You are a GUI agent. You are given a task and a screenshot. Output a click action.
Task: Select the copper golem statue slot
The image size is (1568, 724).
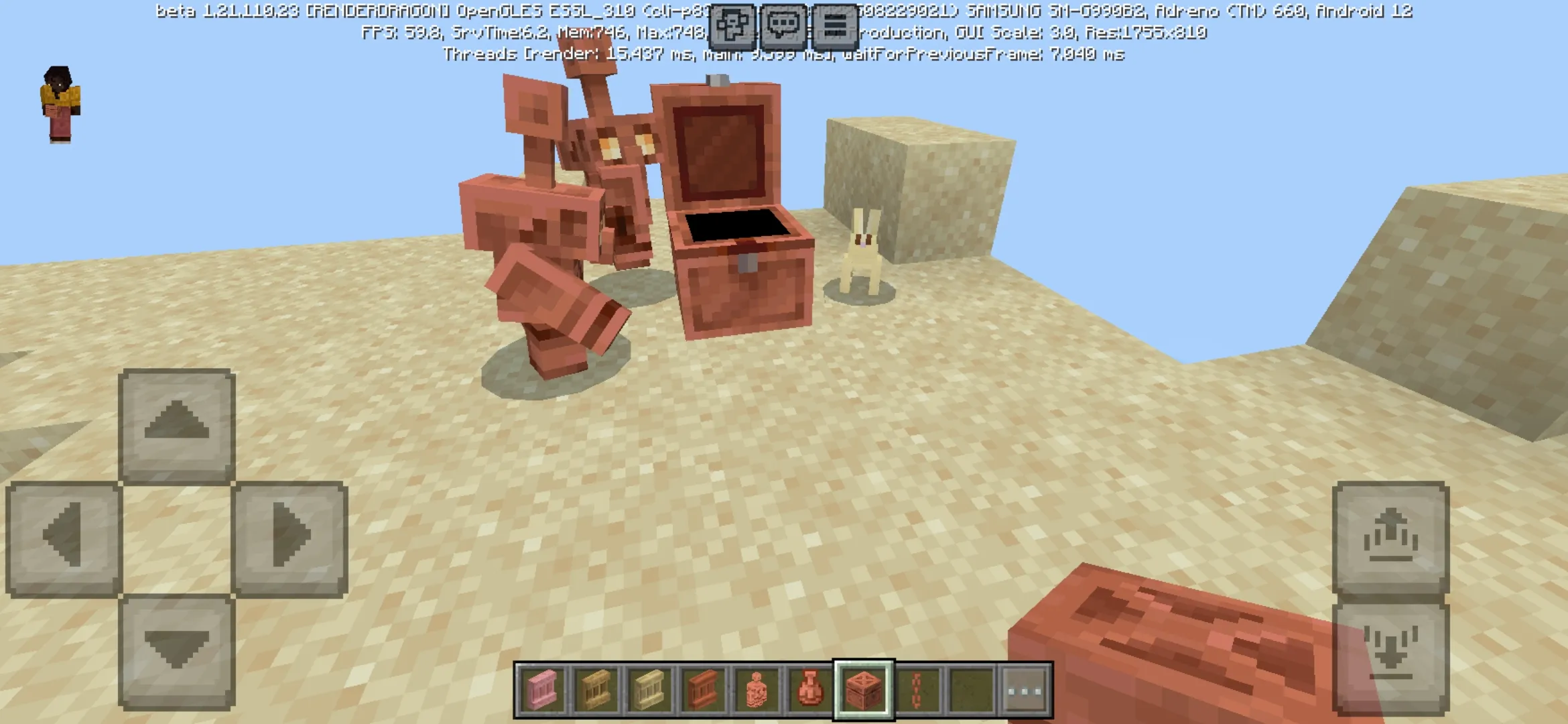tap(756, 690)
